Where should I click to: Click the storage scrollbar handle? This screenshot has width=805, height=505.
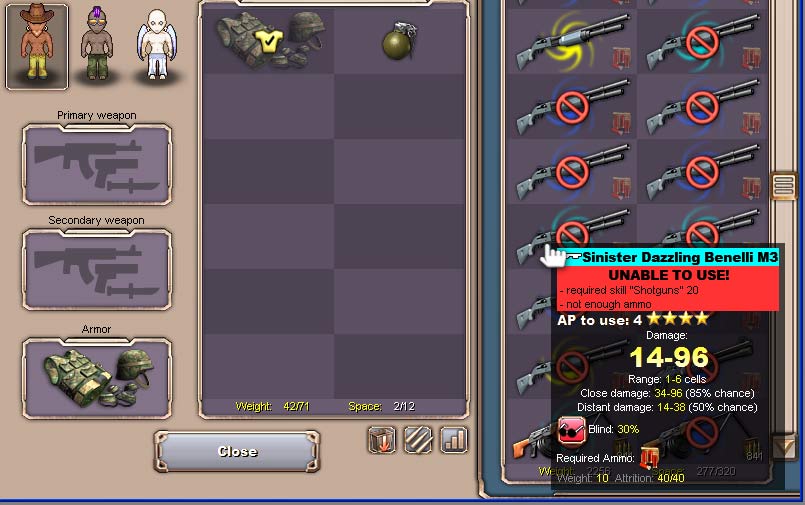coord(784,186)
